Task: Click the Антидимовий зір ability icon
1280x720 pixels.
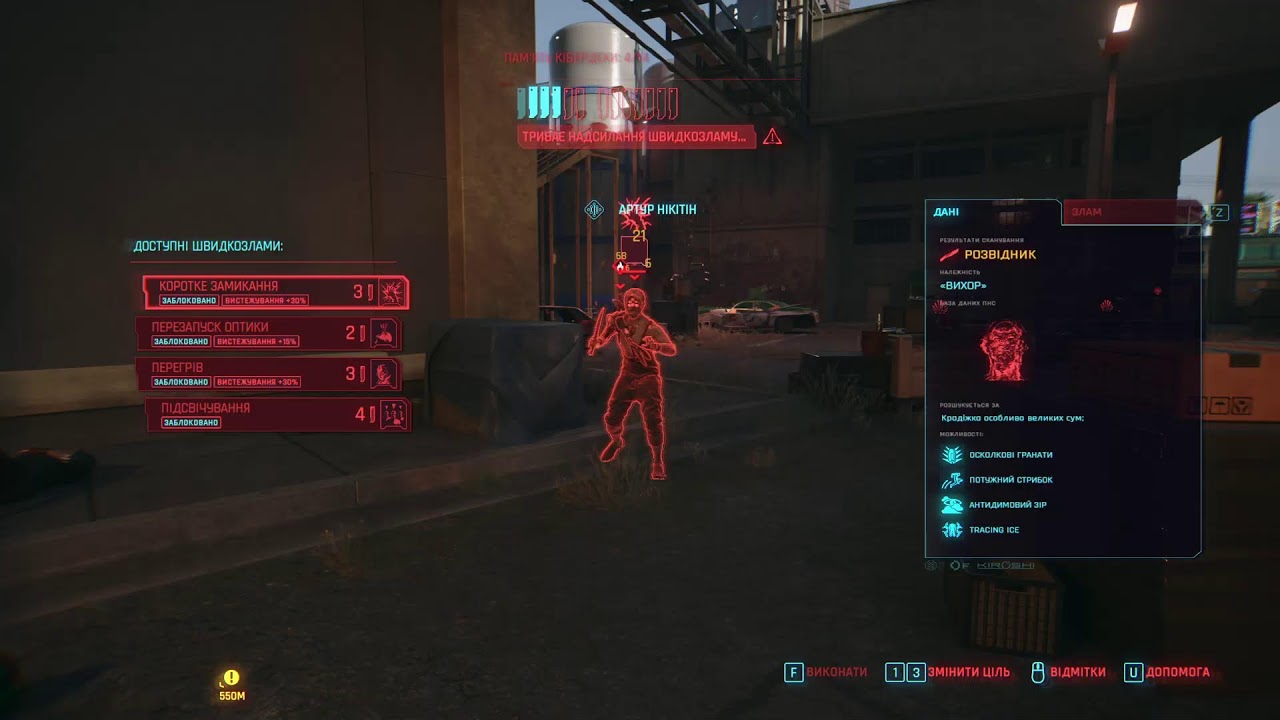Action: point(951,505)
